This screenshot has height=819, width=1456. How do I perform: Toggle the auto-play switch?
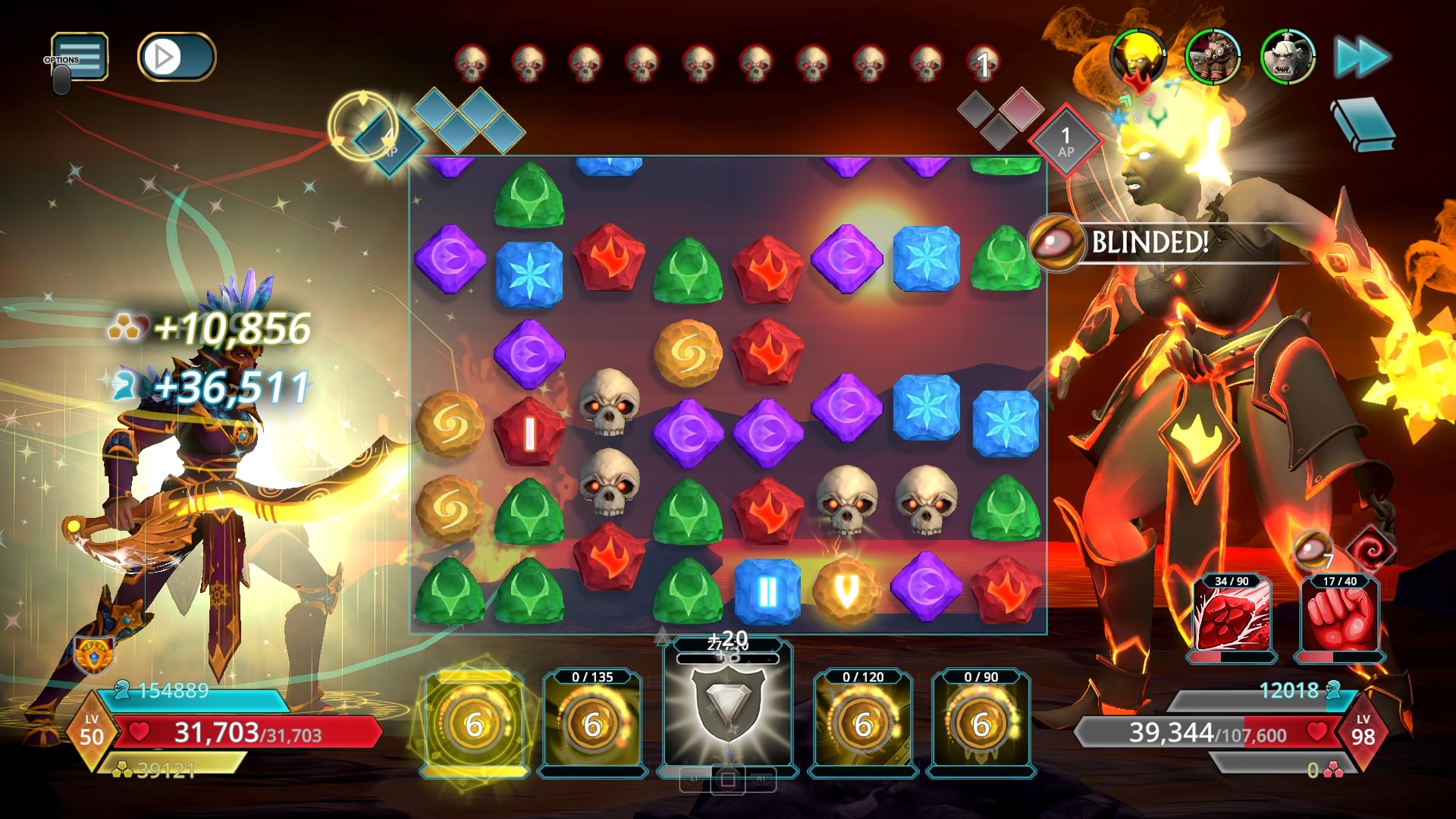(x=176, y=57)
